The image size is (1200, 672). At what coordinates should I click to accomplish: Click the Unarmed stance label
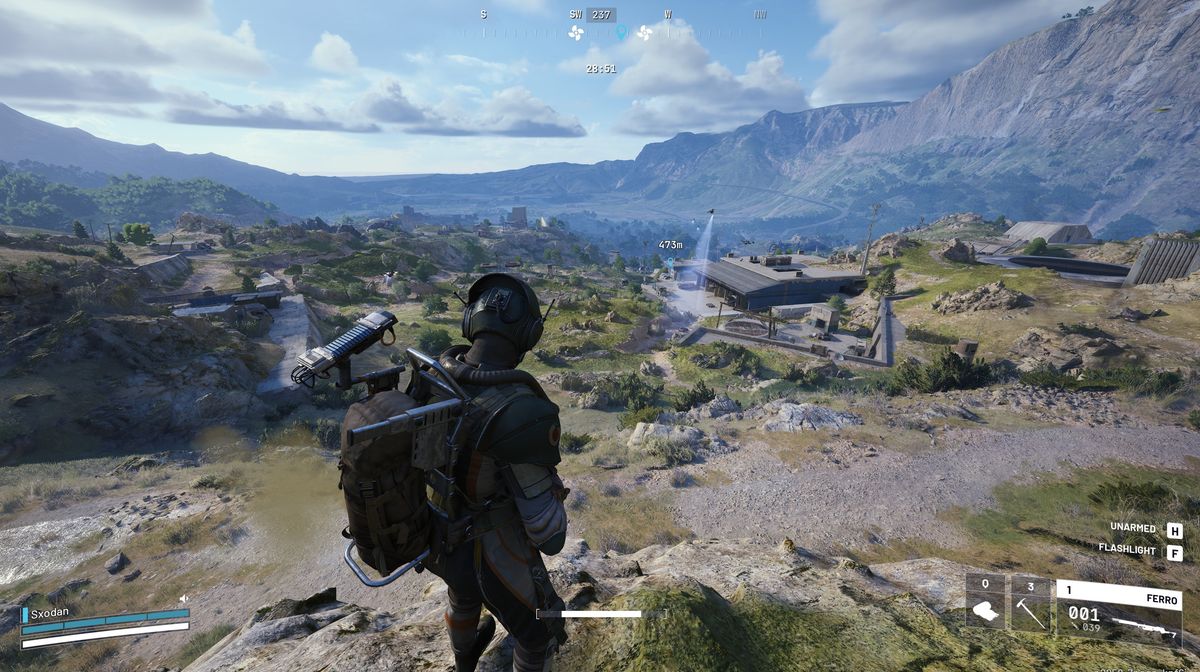pyautogui.click(x=1133, y=529)
